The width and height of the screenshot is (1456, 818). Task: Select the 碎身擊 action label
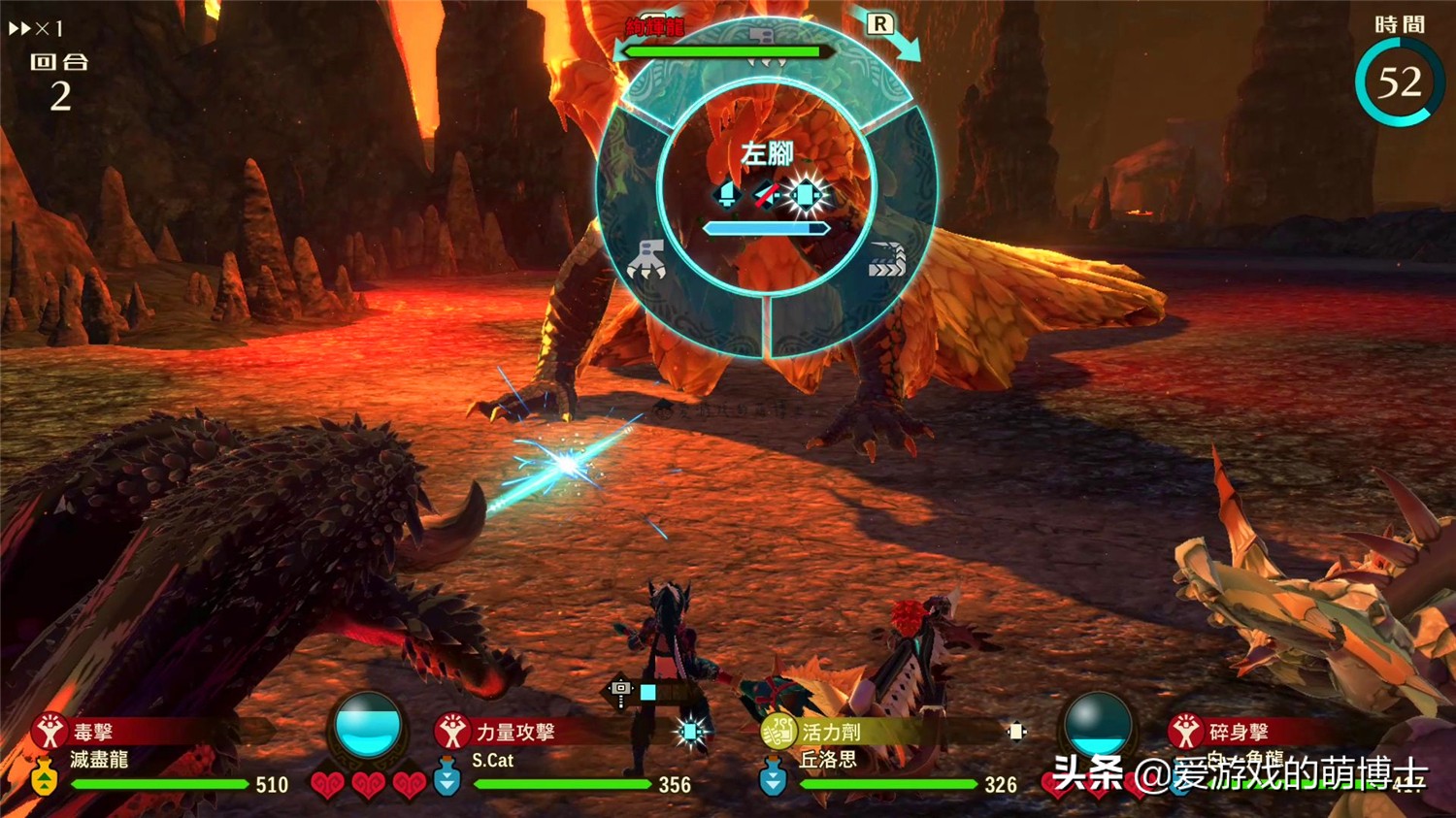click(x=1238, y=732)
